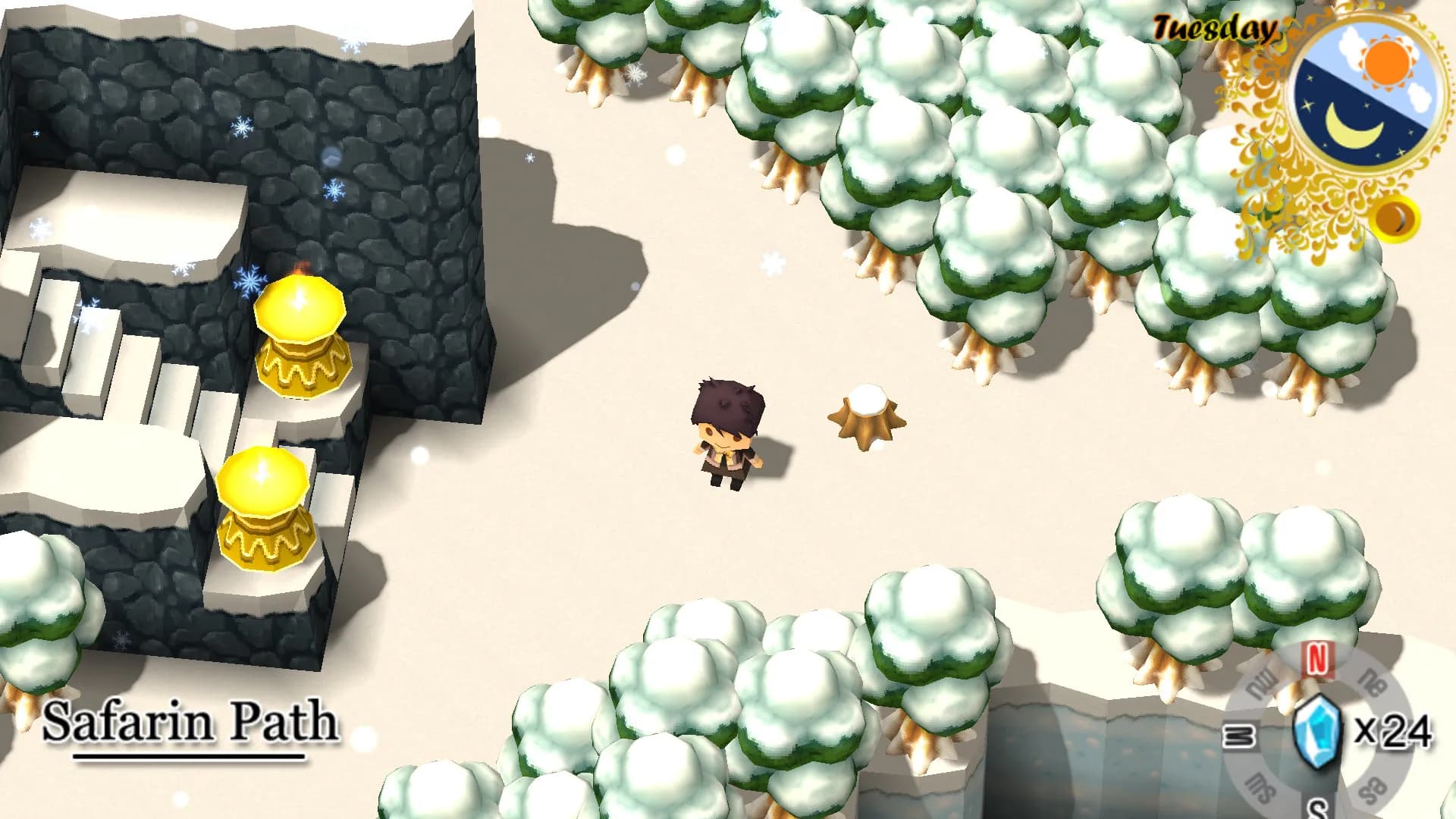
Task: Click the sun on the day-night clock
Action: coord(1385,61)
